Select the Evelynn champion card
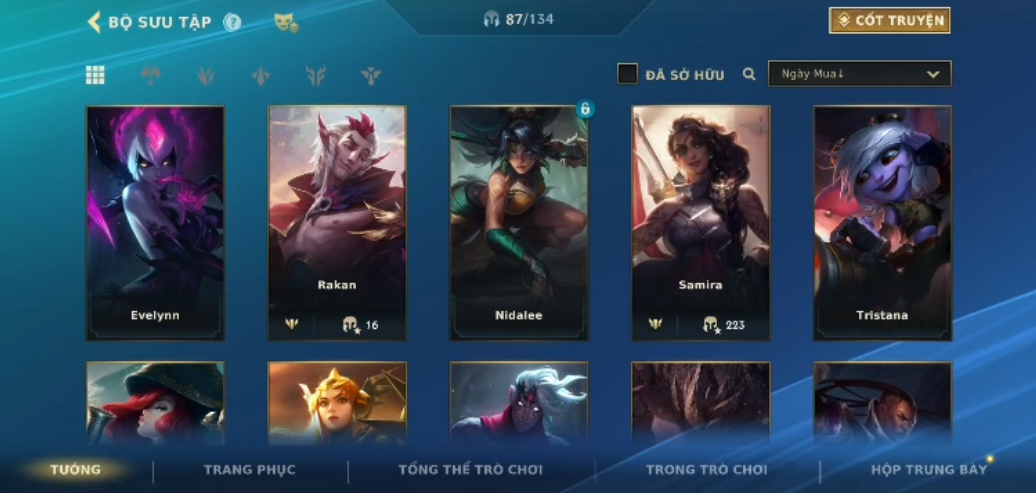This screenshot has height=493, width=1036. [x=155, y=222]
